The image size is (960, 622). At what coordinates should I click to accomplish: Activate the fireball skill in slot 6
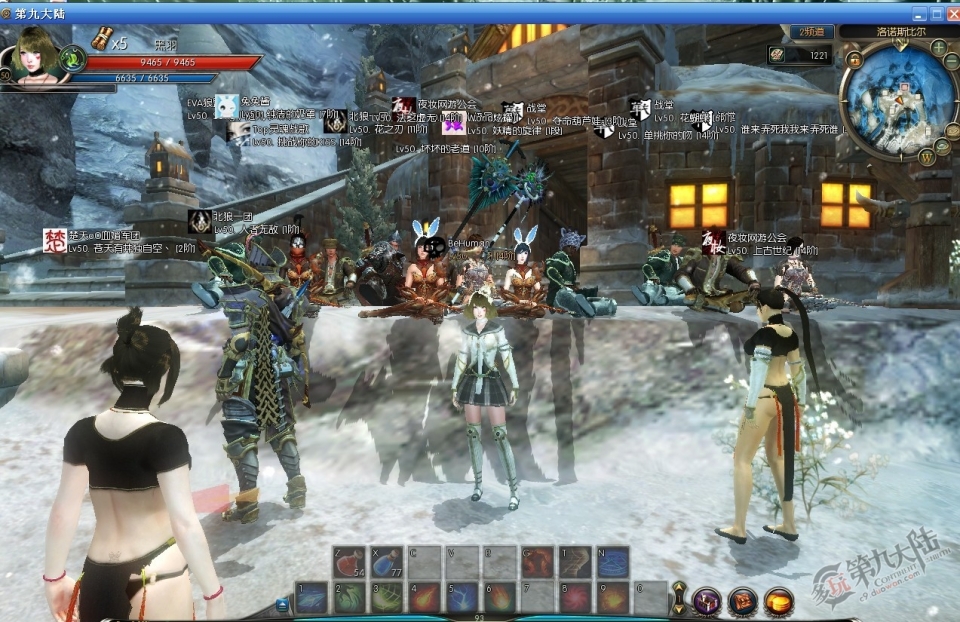click(499, 598)
